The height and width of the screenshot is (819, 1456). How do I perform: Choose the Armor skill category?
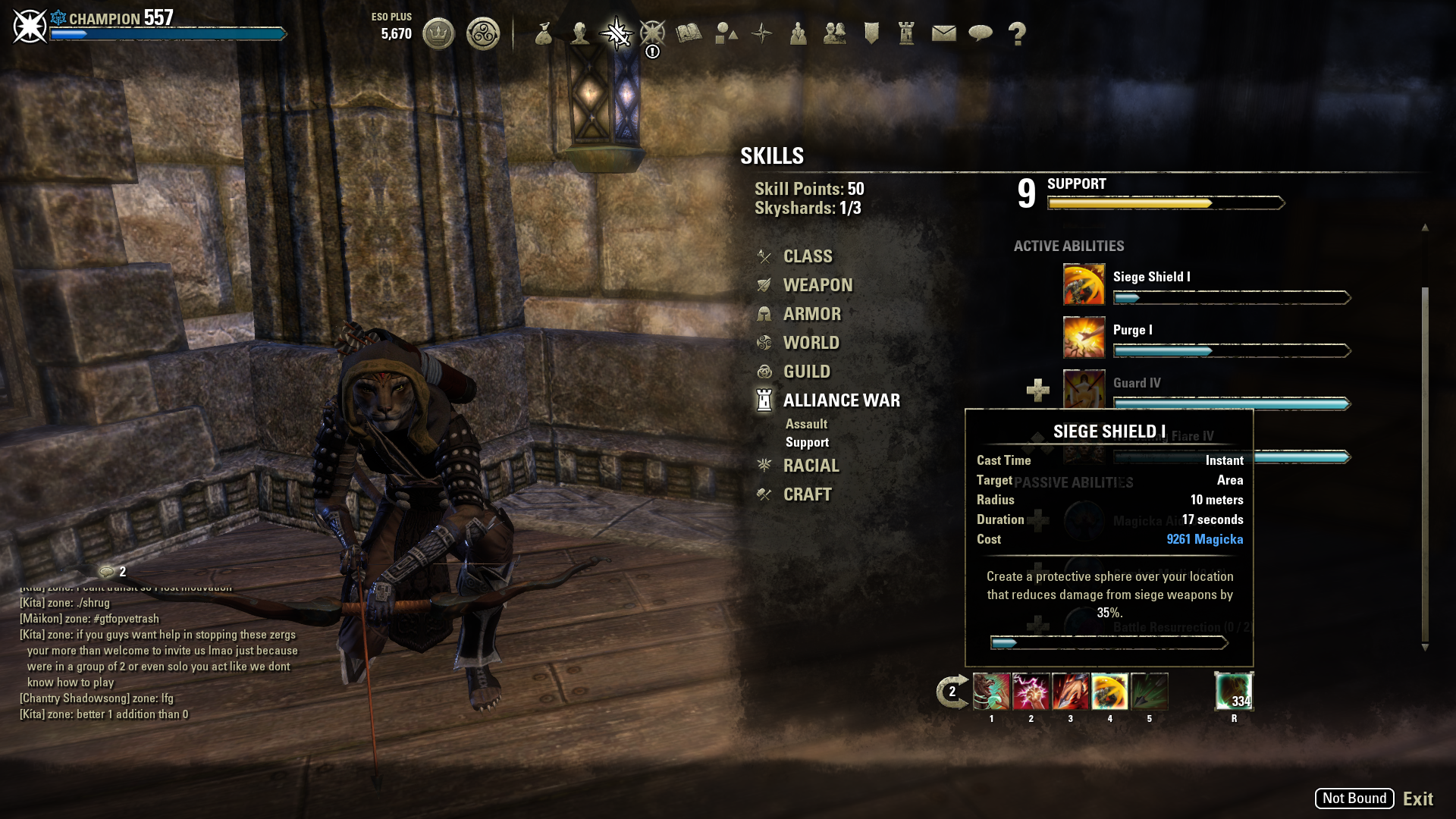coord(811,314)
